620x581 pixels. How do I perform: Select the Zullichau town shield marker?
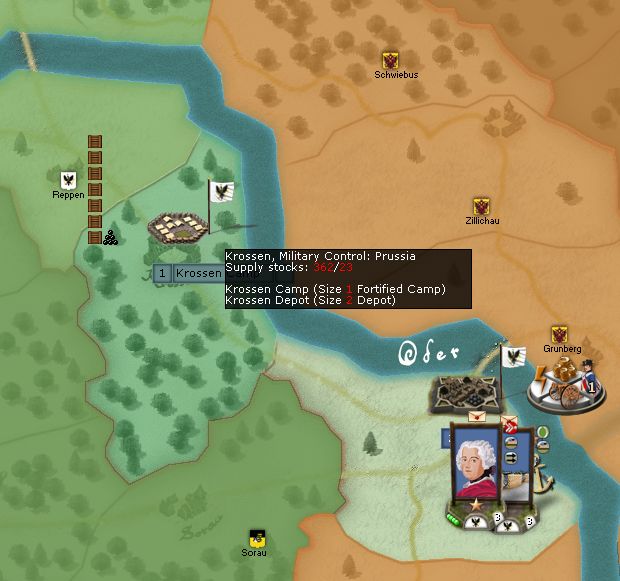(481, 206)
